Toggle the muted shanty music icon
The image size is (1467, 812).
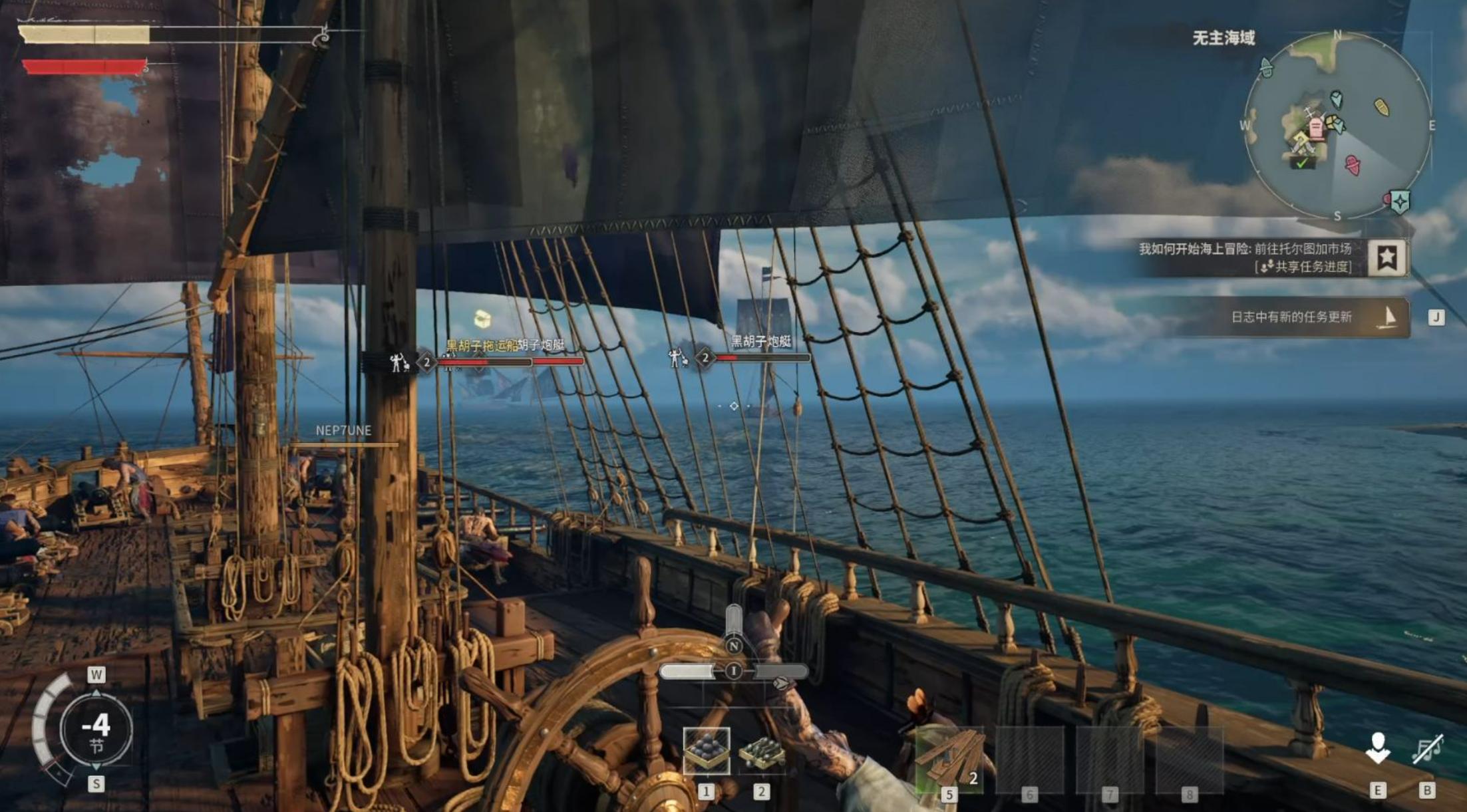[1427, 749]
